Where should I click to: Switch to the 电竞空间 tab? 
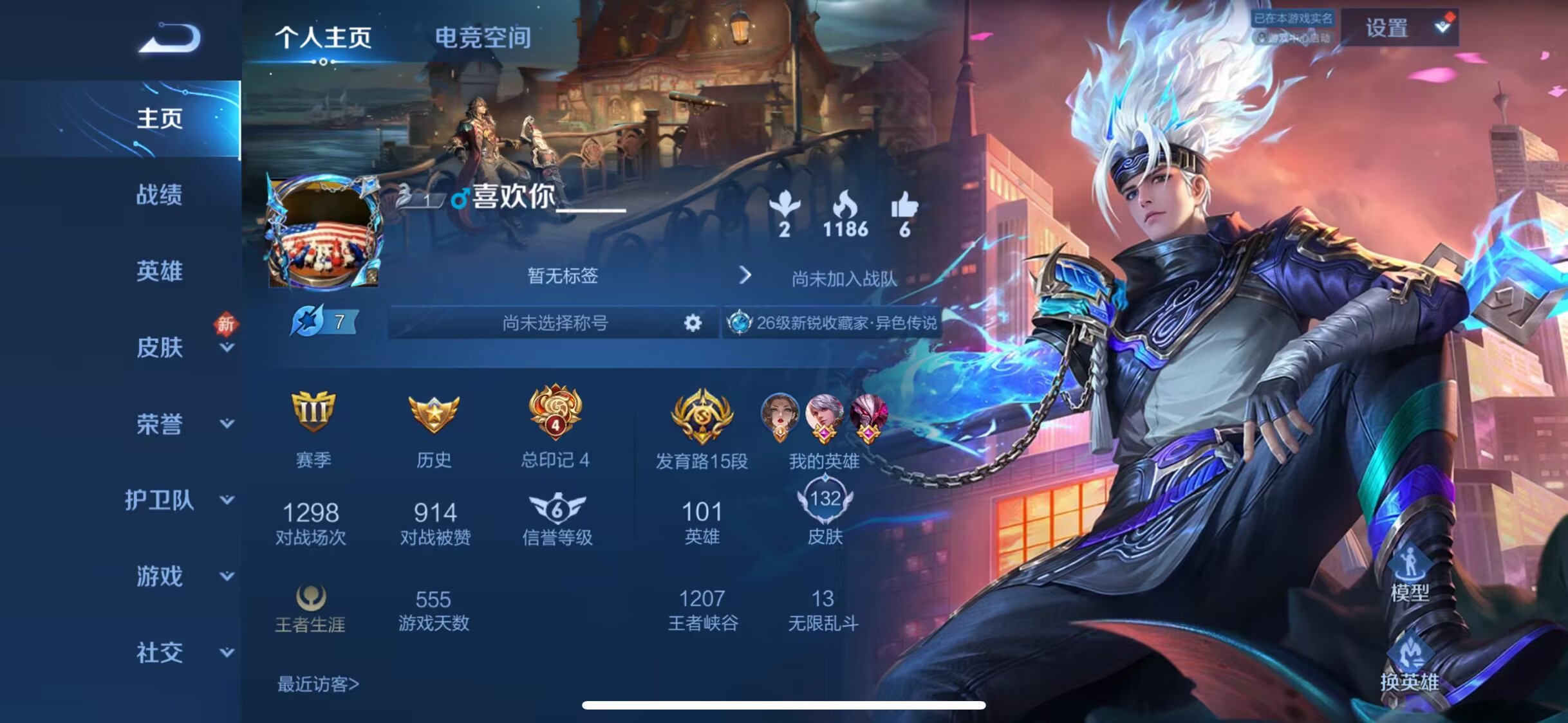click(x=483, y=37)
